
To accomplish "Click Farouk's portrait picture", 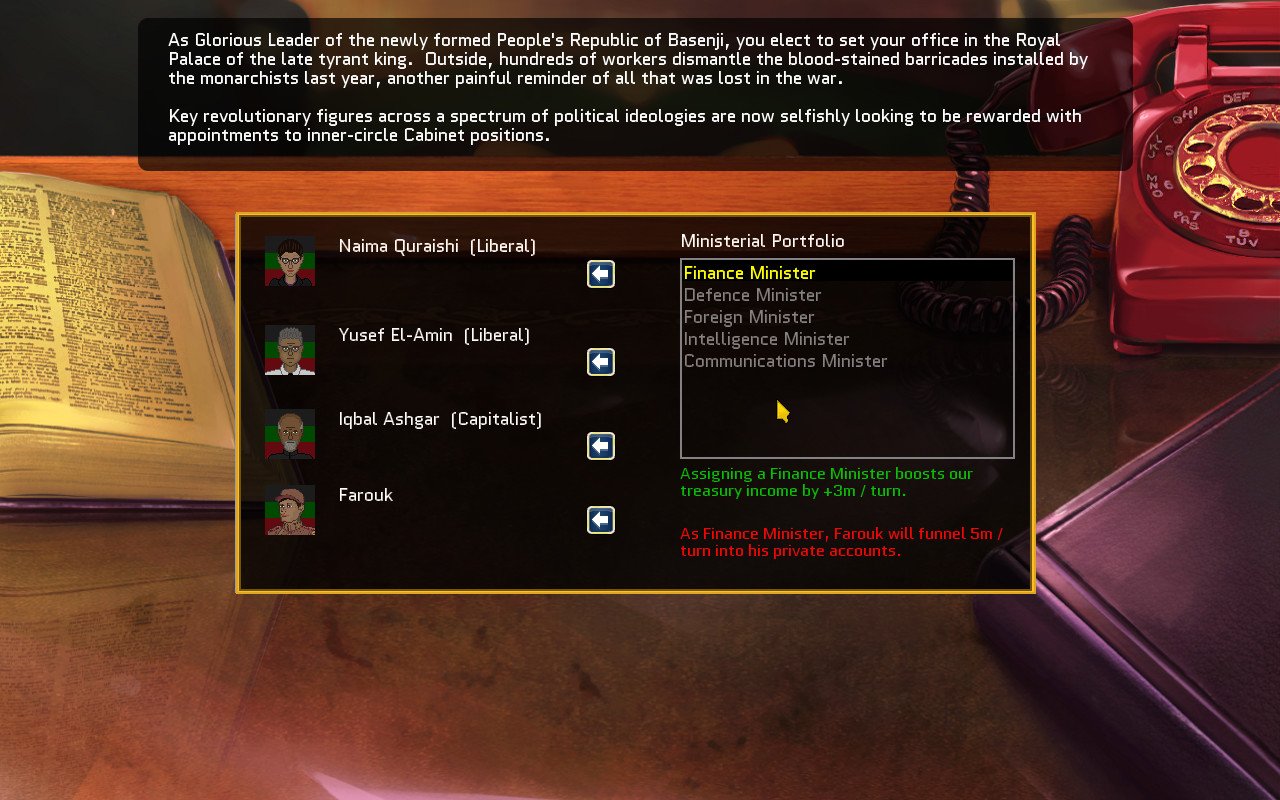I will click(289, 511).
